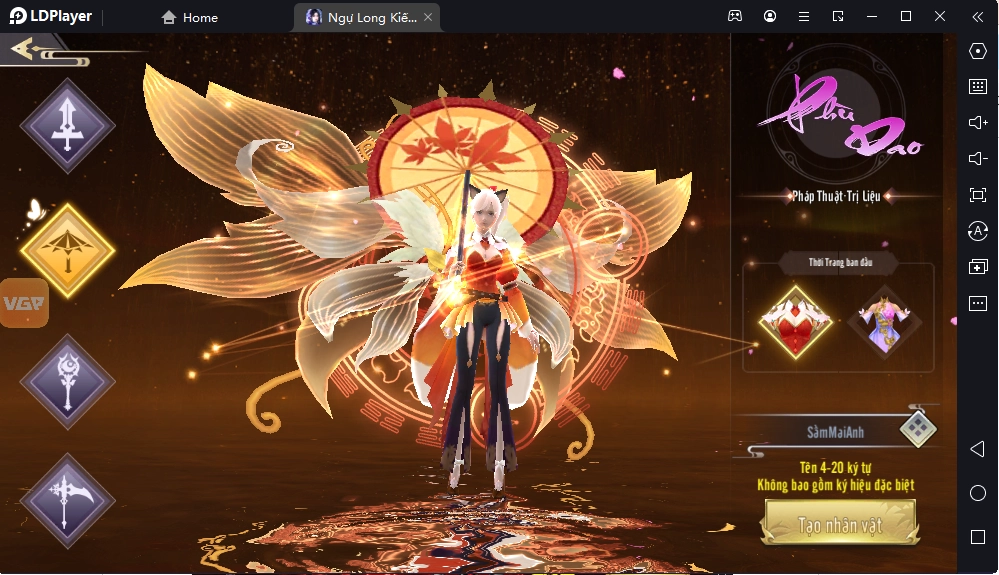
Task: Switch to the LDPlayer Home tab
Action: [190, 17]
